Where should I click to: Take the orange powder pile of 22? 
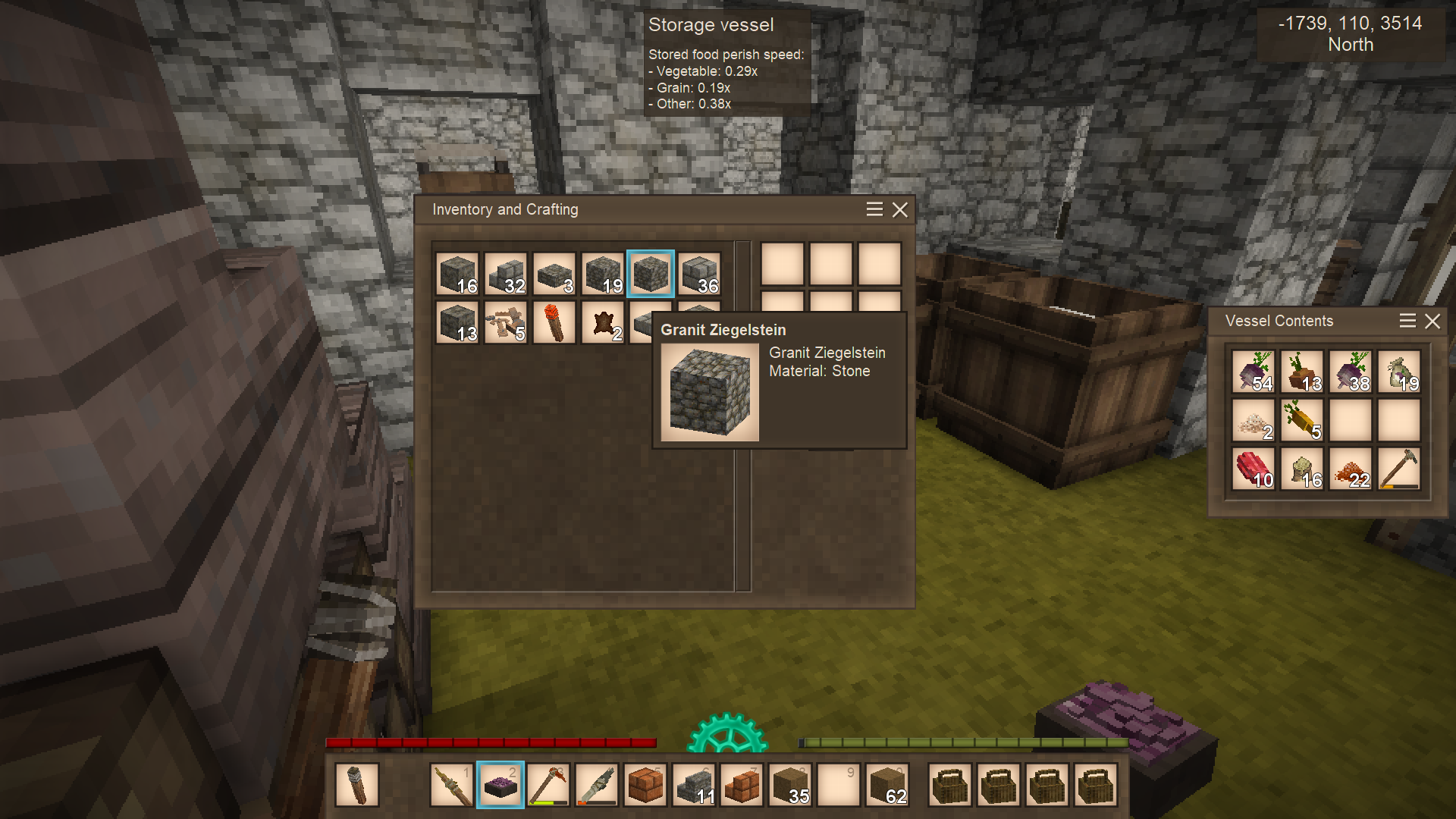[1351, 469]
